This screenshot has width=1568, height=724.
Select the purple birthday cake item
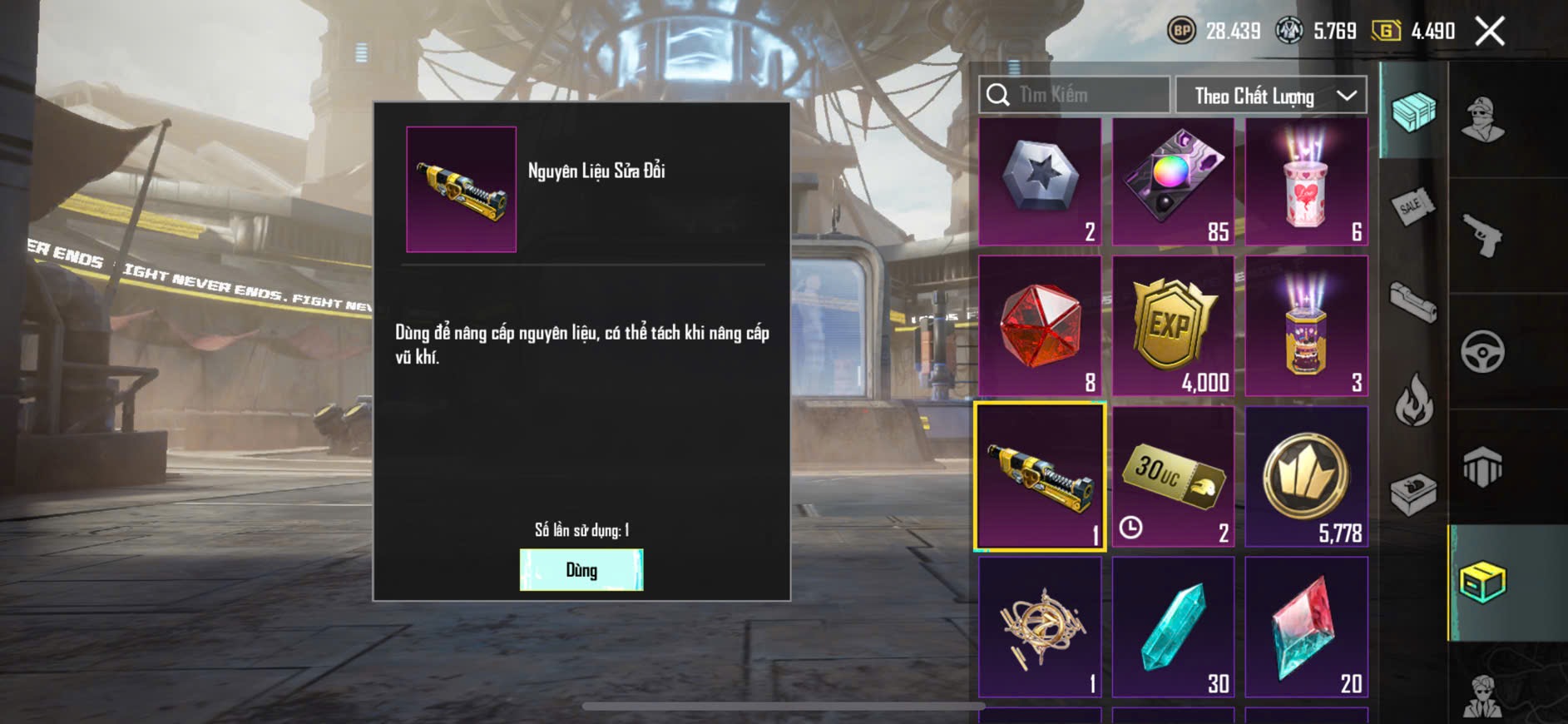(x=1306, y=326)
